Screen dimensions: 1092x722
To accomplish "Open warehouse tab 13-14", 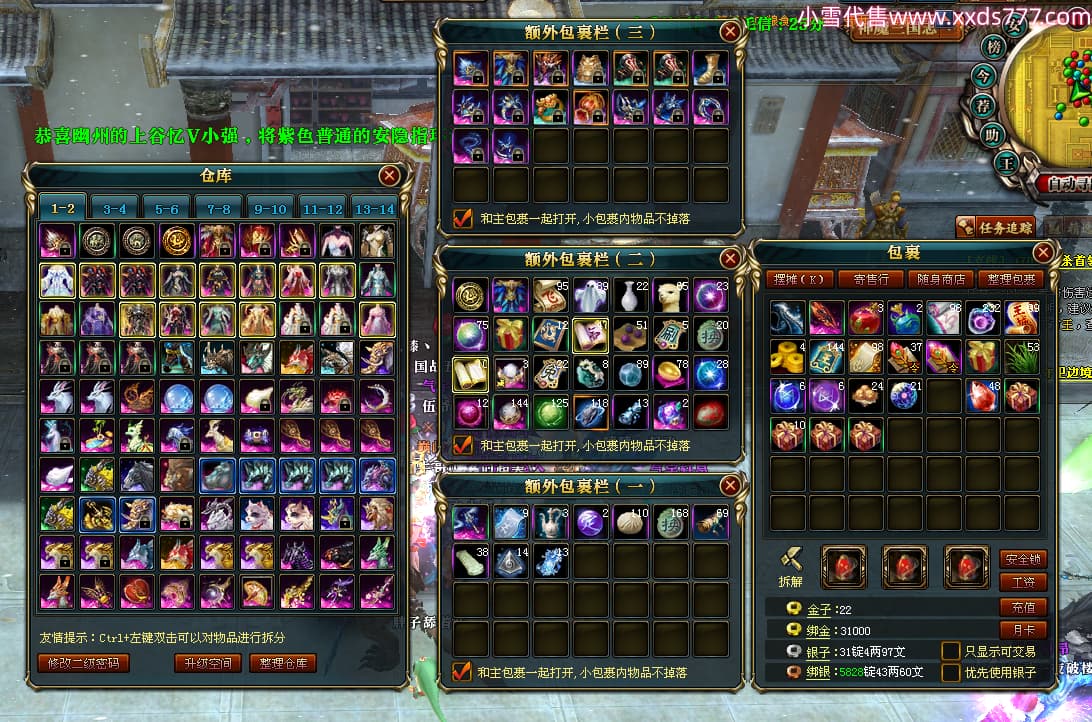I will pyautogui.click(x=374, y=209).
